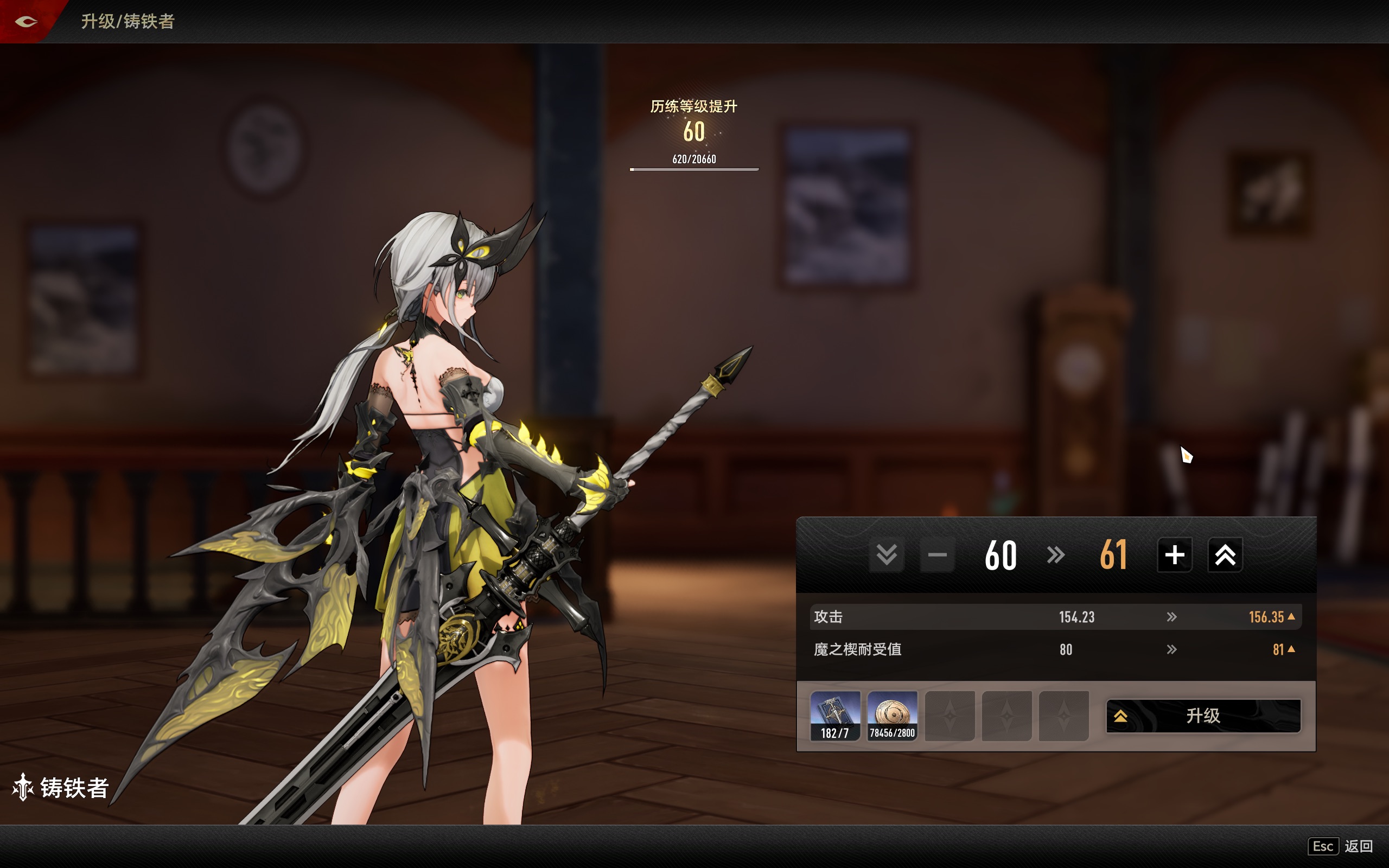Increase target level with the plus button

click(x=1174, y=555)
